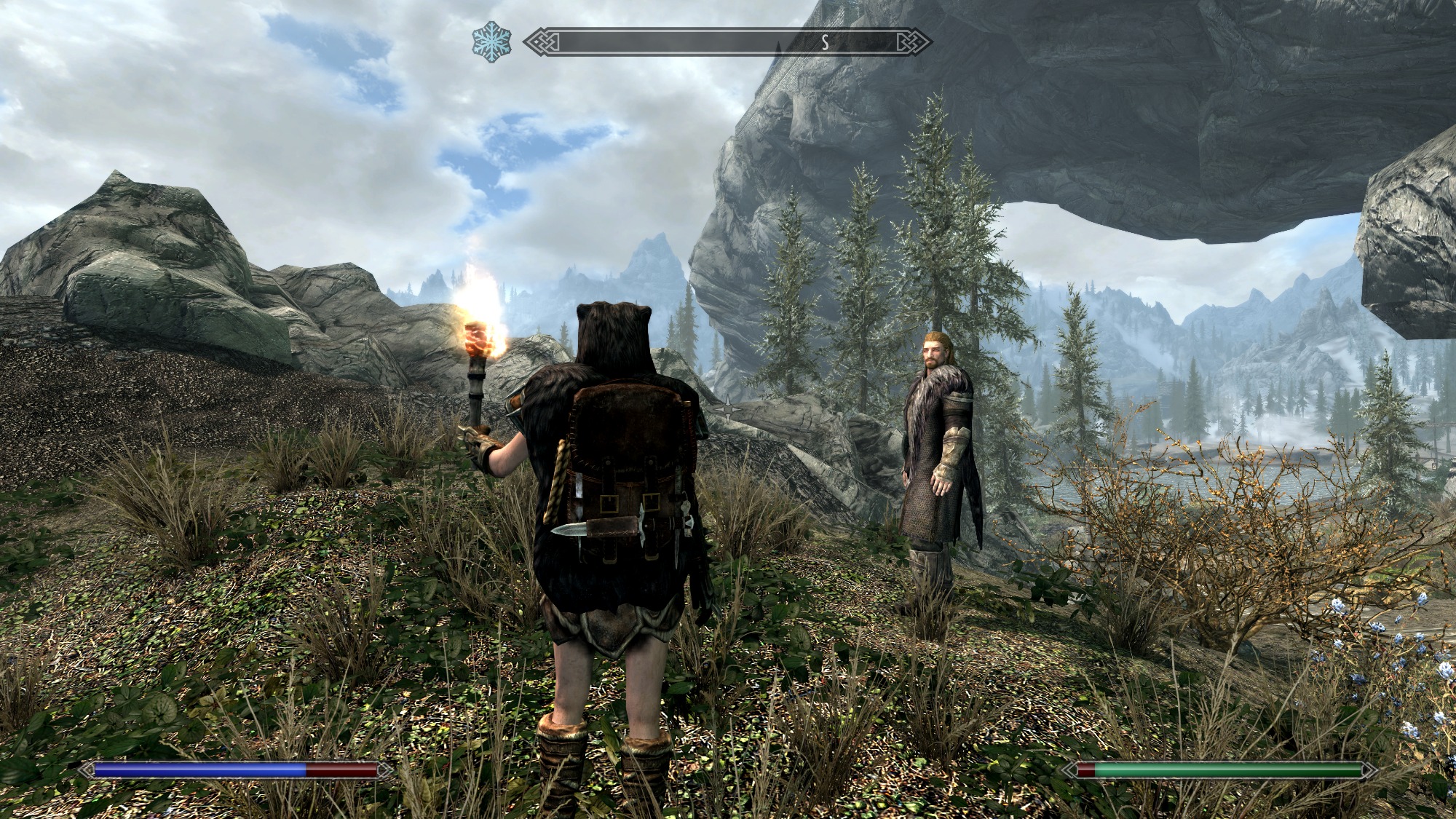Click the snowflake cold-exposure icon
Image resolution: width=1456 pixels, height=819 pixels.
[x=491, y=41]
